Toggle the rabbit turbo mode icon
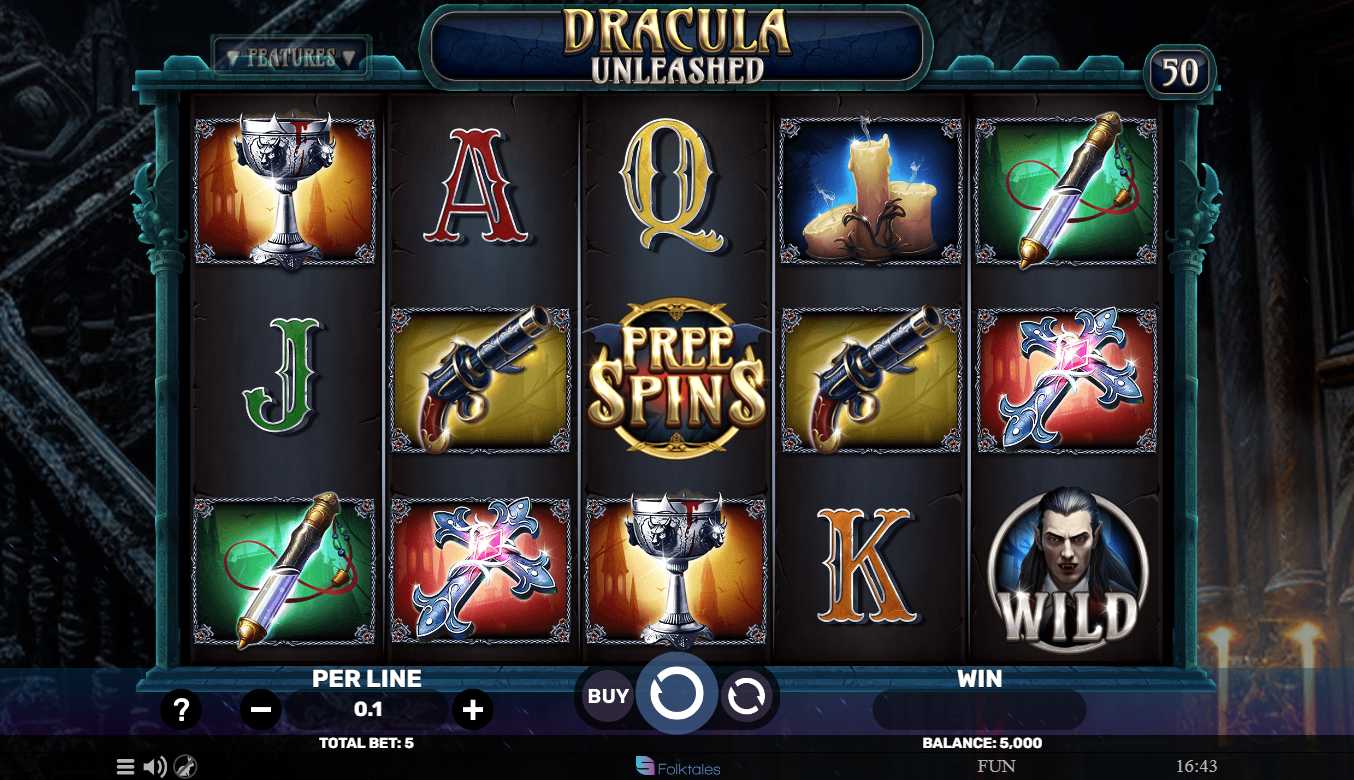 [185, 767]
